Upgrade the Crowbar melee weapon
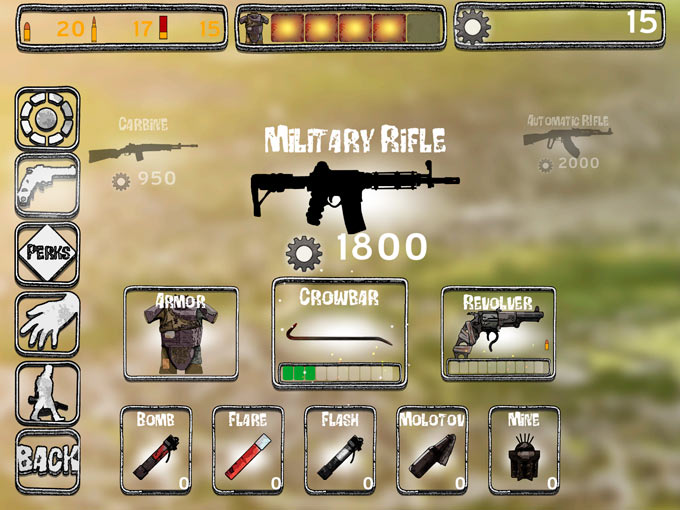 coord(340,331)
